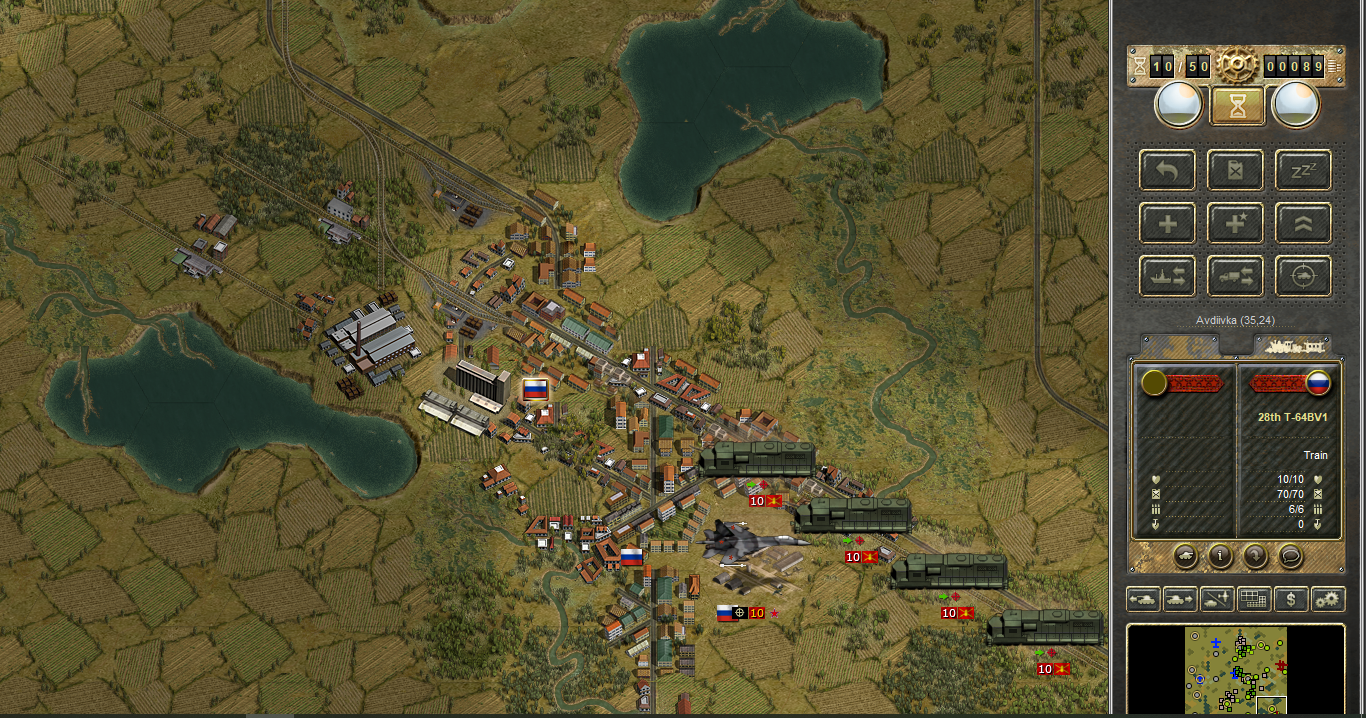Click the speech bubble button
The height and width of the screenshot is (718, 1366).
1291,554
